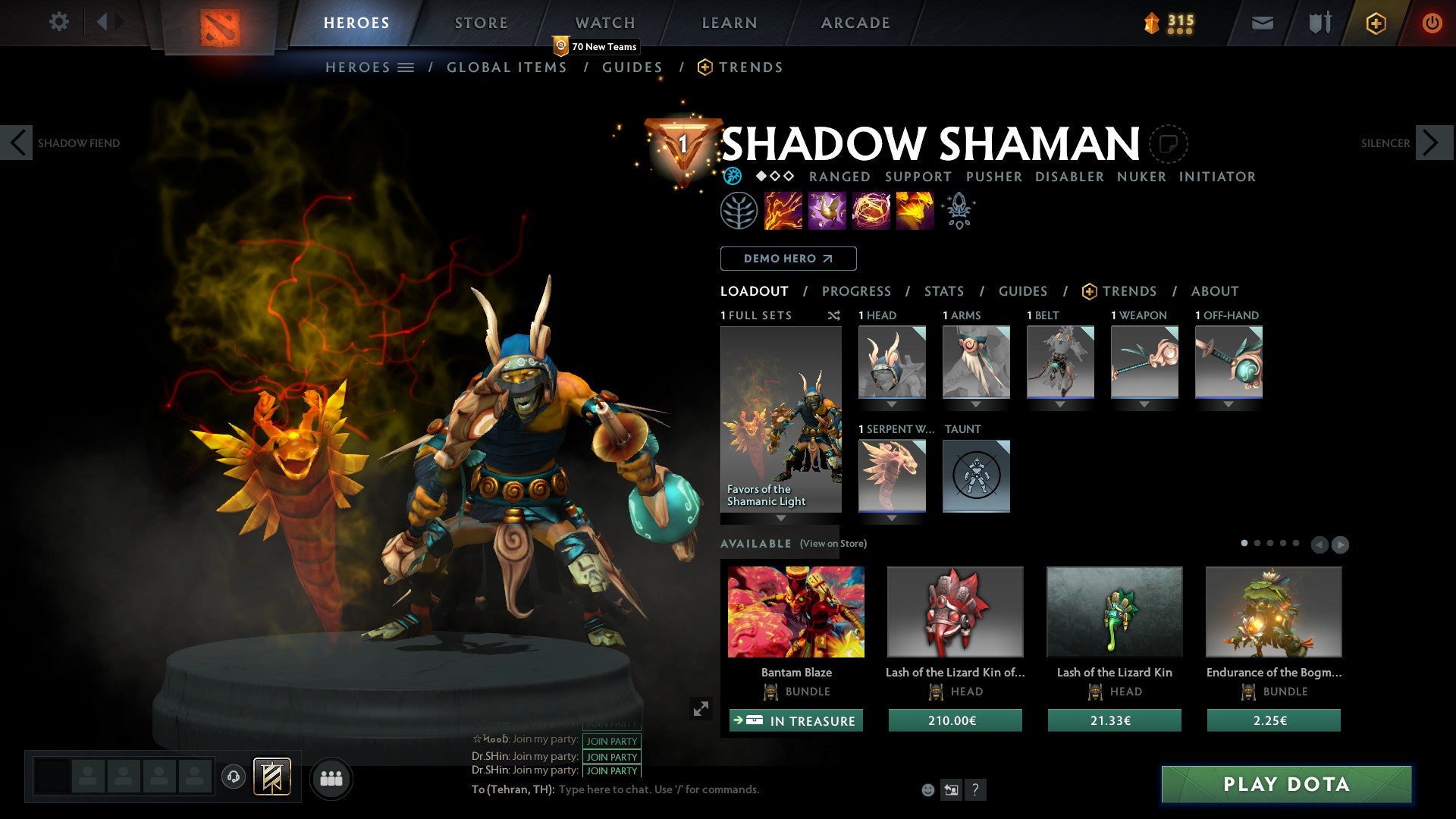Image resolution: width=1456 pixels, height=819 pixels.
Task: Expand the Heroes hamburger menu
Action: pyautogui.click(x=406, y=67)
